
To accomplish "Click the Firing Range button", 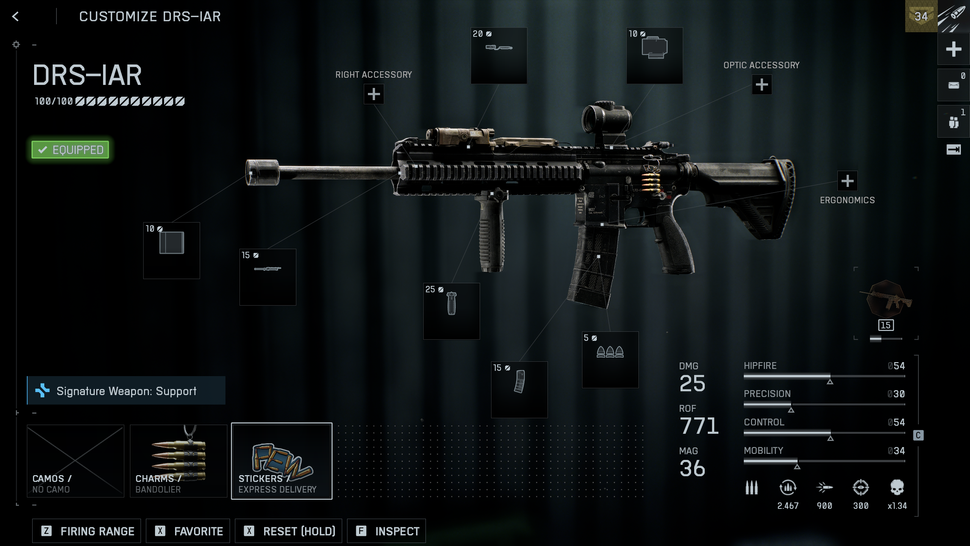I will pyautogui.click(x=87, y=531).
